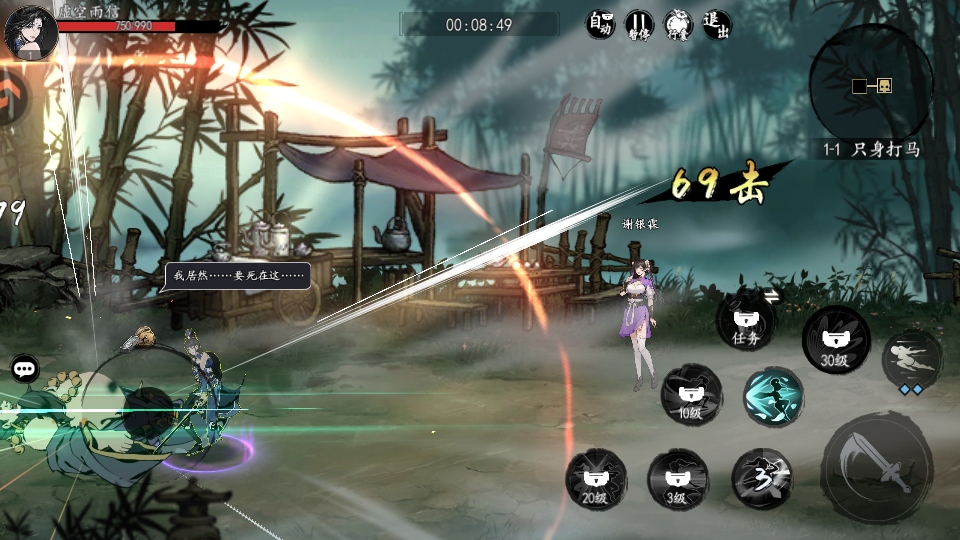Activate the glowing cyan kick skill
This screenshot has height=540, width=960.
[773, 396]
